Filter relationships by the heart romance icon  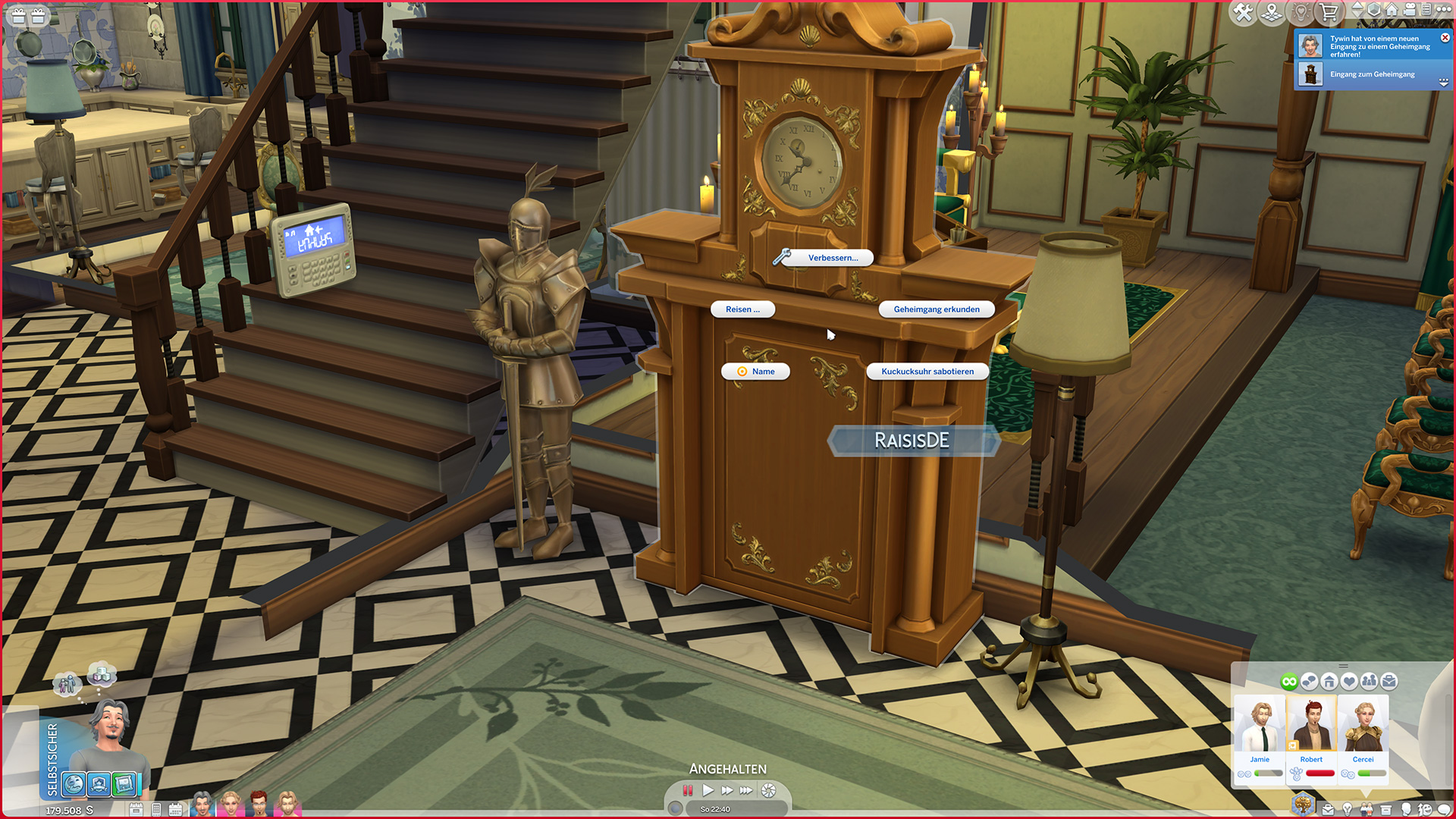coord(1349,682)
